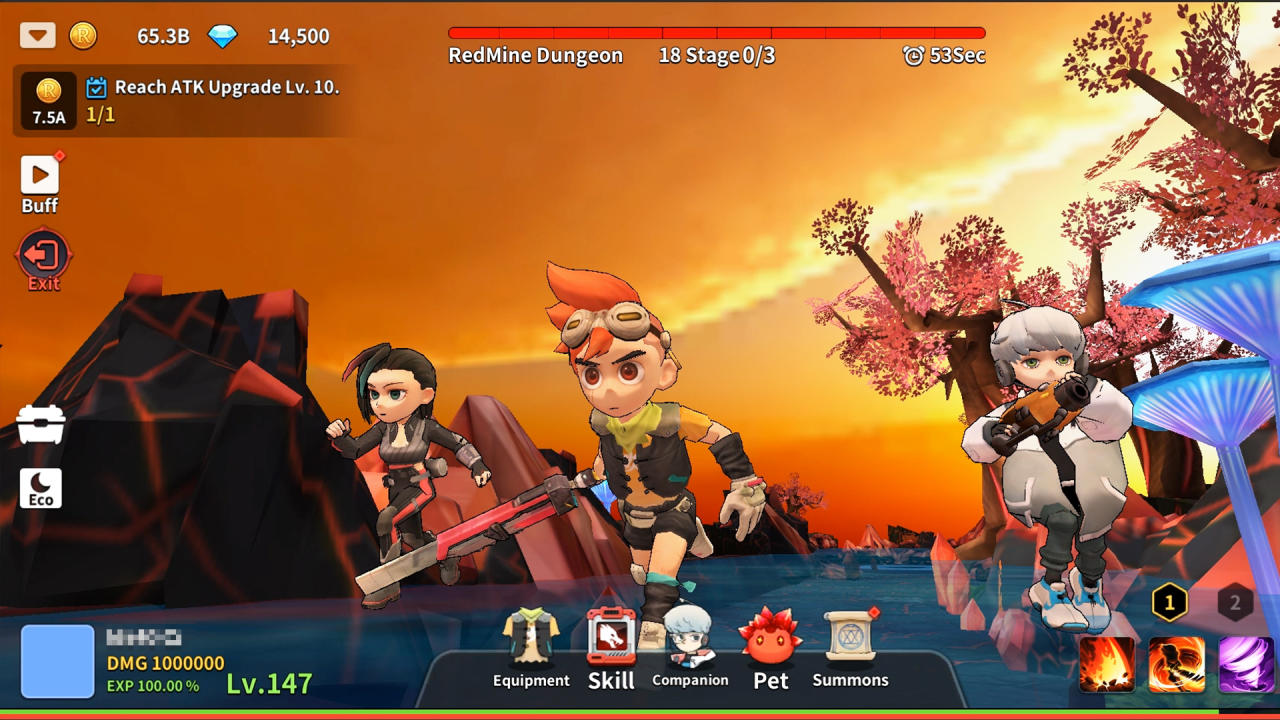Screen dimensions: 1280x720
Task: Toggle Eco mode with the moon icon
Action: pyautogui.click(x=40, y=487)
